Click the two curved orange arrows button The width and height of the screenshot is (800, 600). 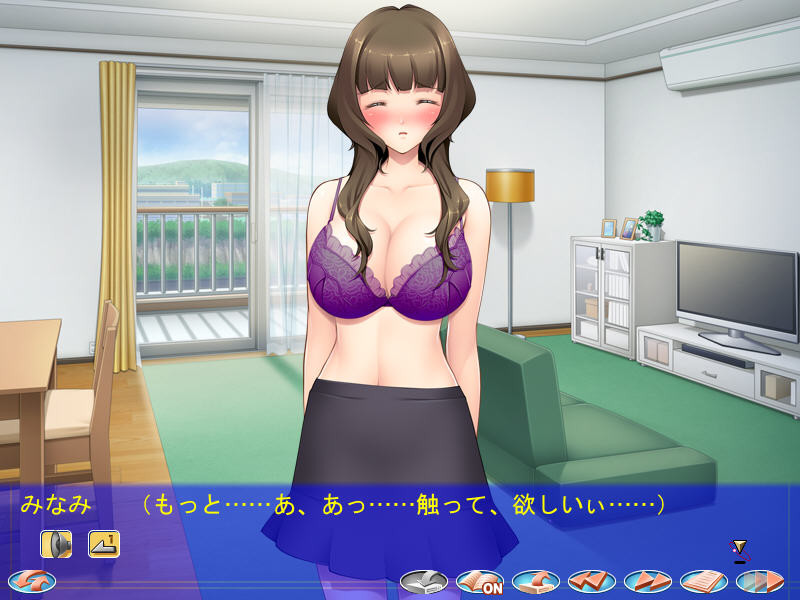click(32, 580)
